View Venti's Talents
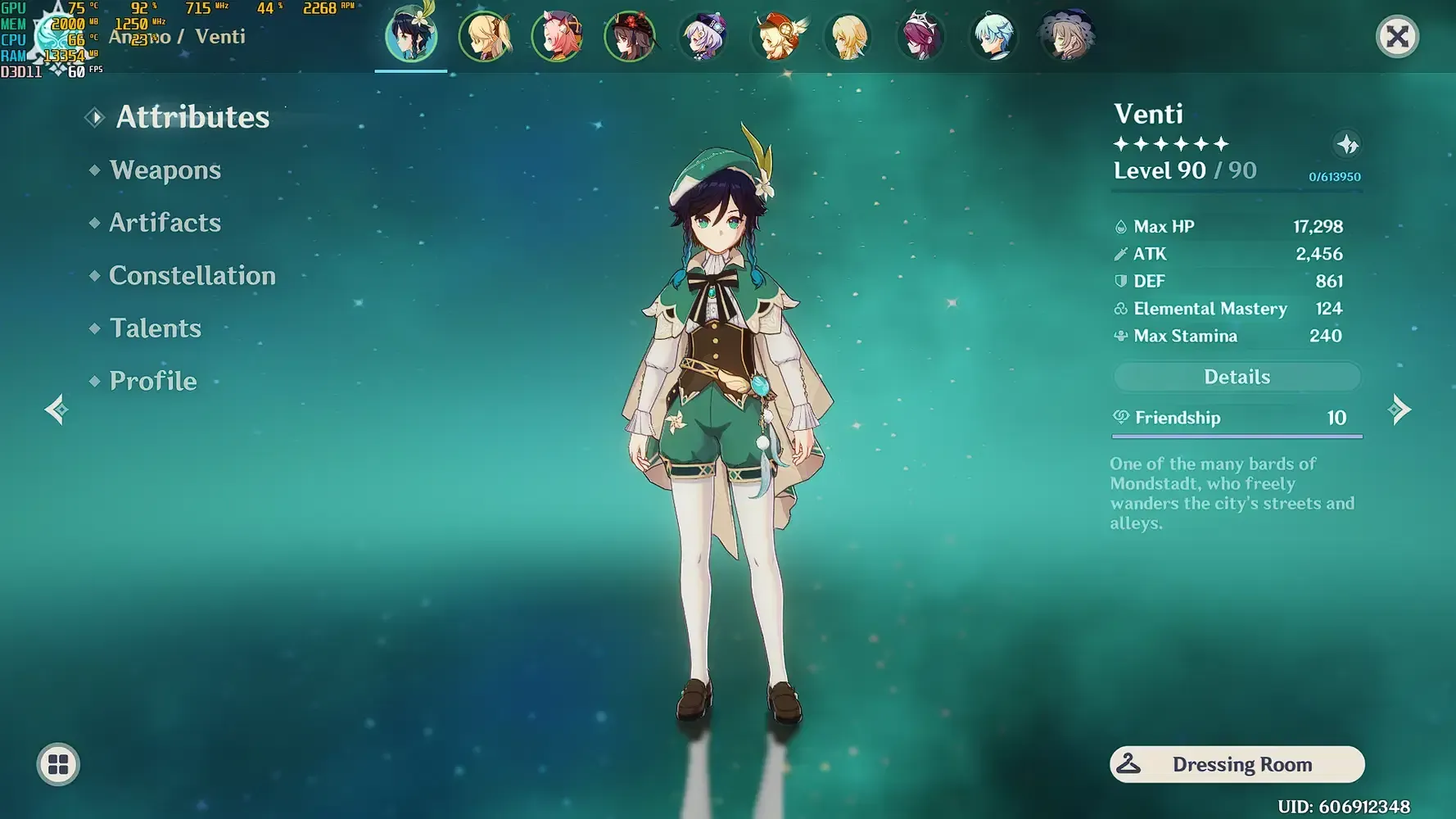Screen dimensions: 1456x819 (x=155, y=328)
